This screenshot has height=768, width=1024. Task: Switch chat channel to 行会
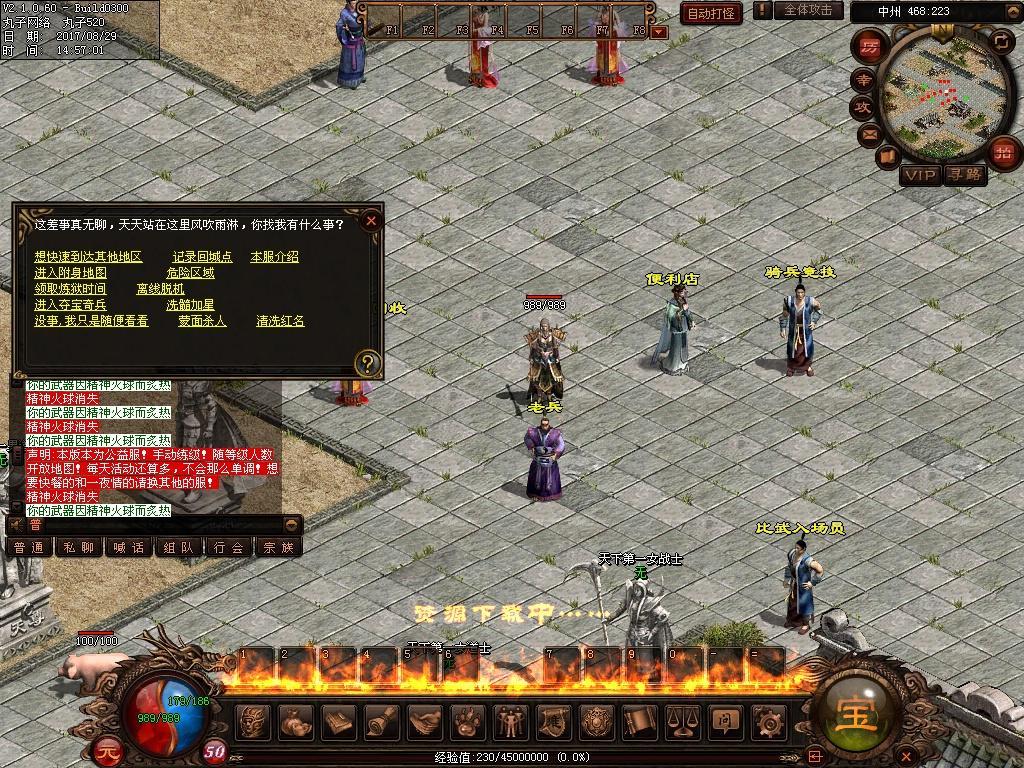coord(229,547)
